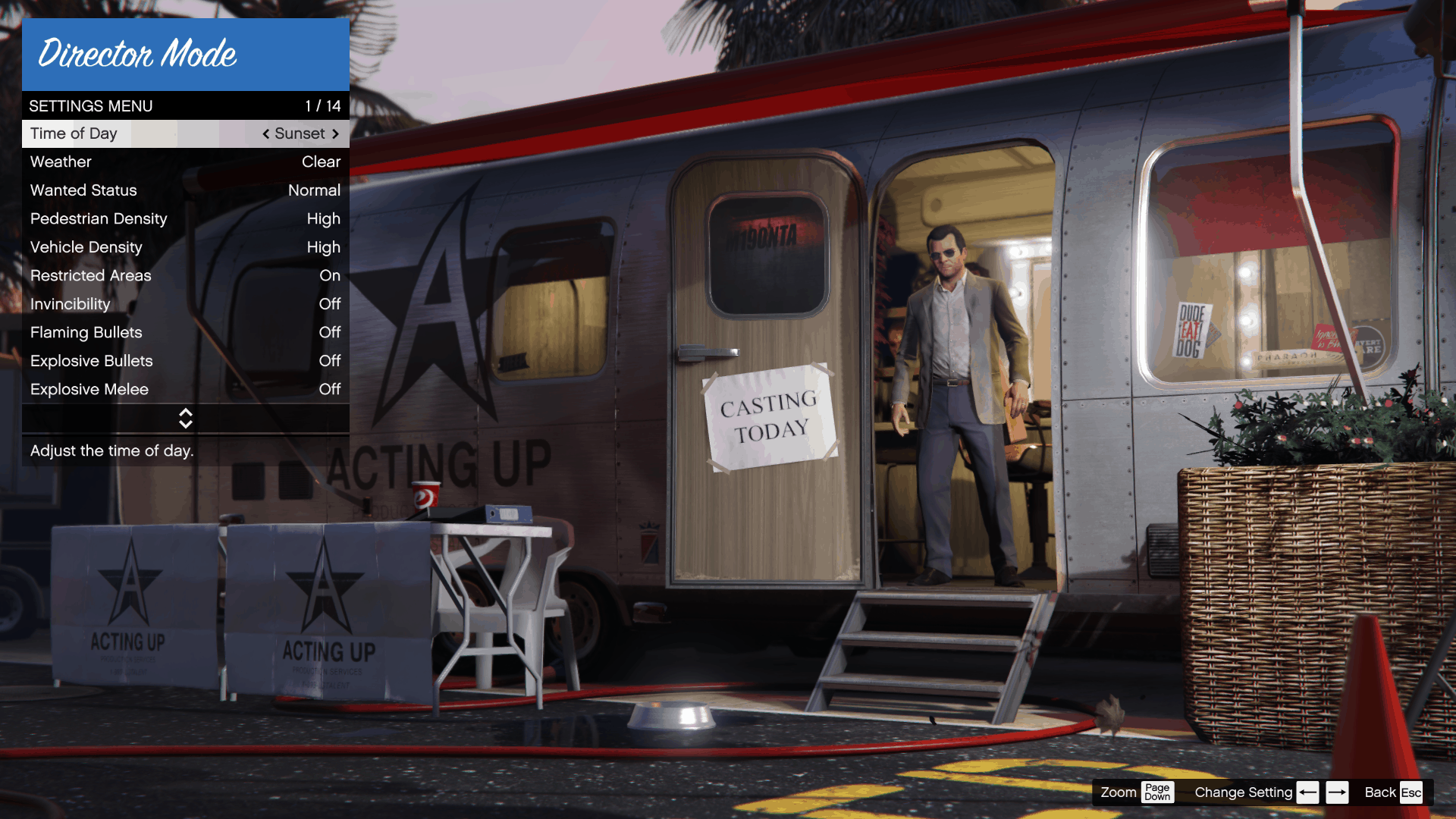
Task: Click the Change Setting left arrow icon
Action: [1307, 792]
